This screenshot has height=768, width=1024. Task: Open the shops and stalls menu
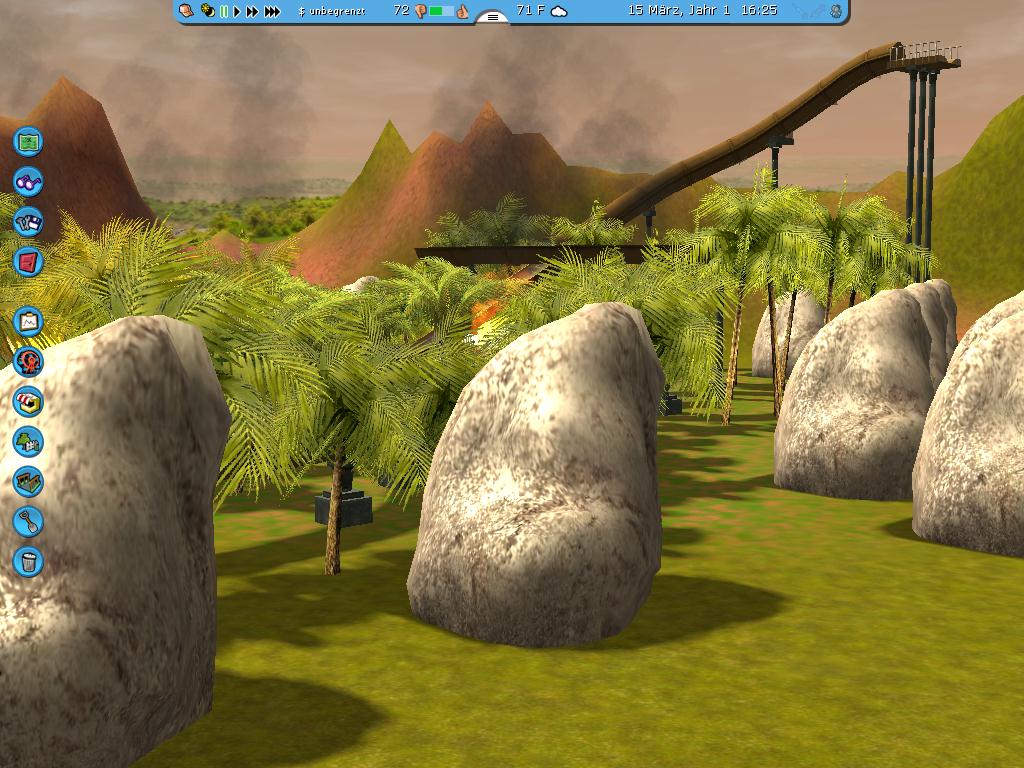point(28,401)
